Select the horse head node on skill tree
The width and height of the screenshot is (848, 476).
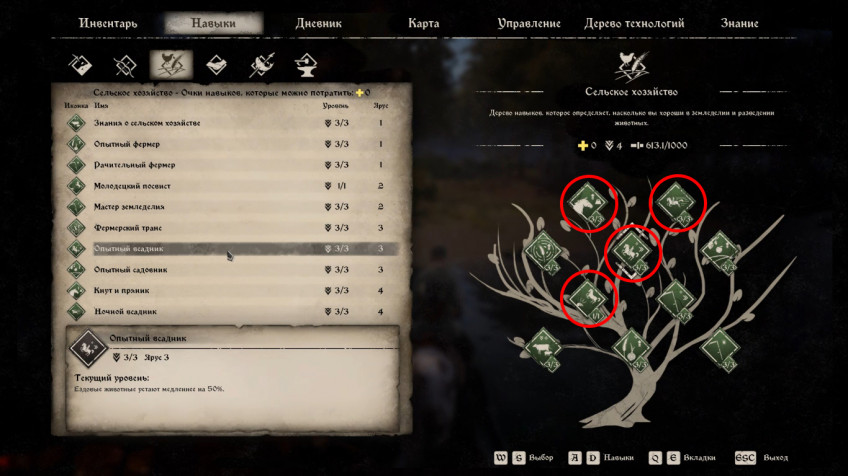(588, 204)
